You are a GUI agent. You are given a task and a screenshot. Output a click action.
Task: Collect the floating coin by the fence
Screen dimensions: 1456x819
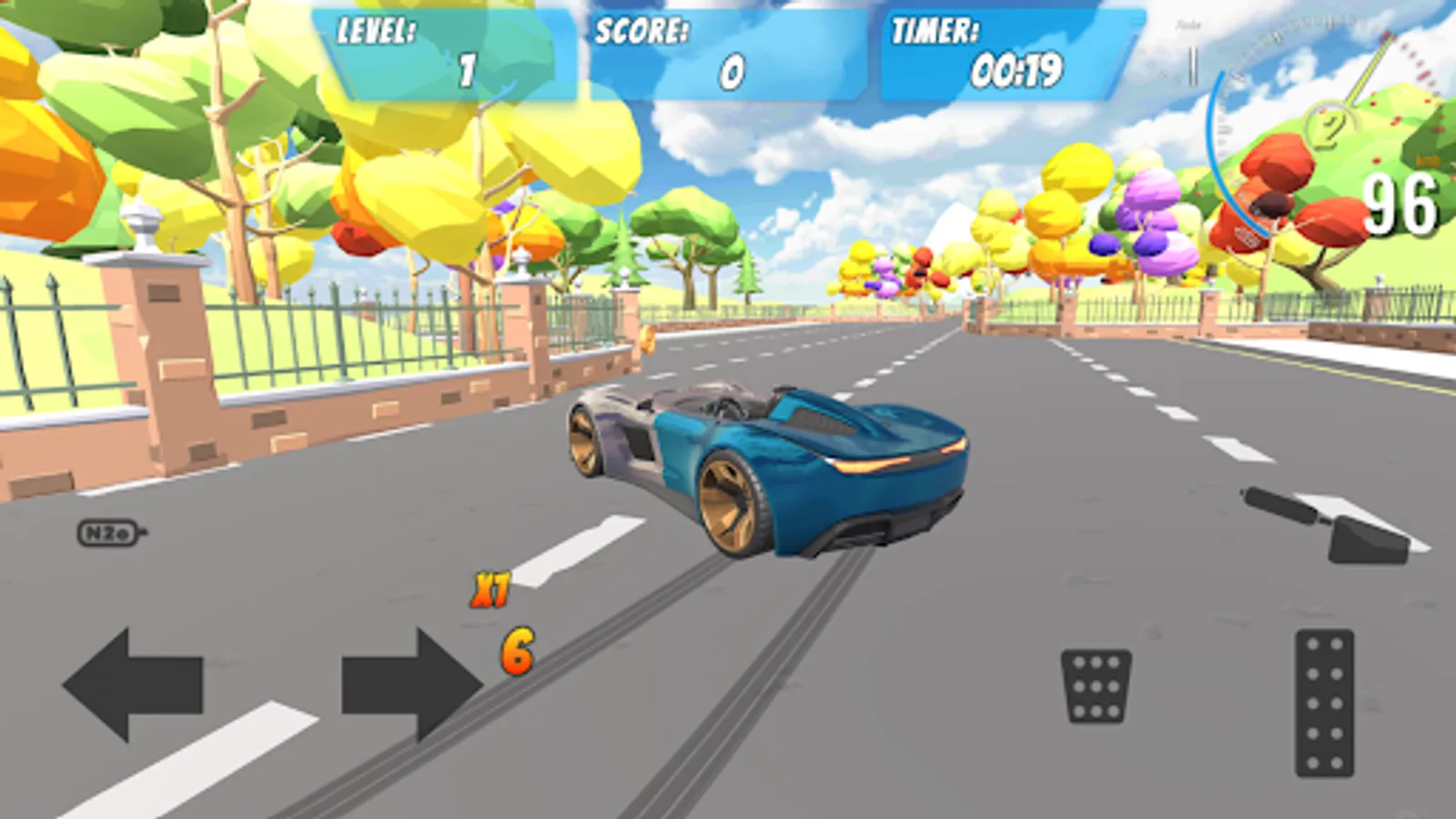[x=650, y=339]
